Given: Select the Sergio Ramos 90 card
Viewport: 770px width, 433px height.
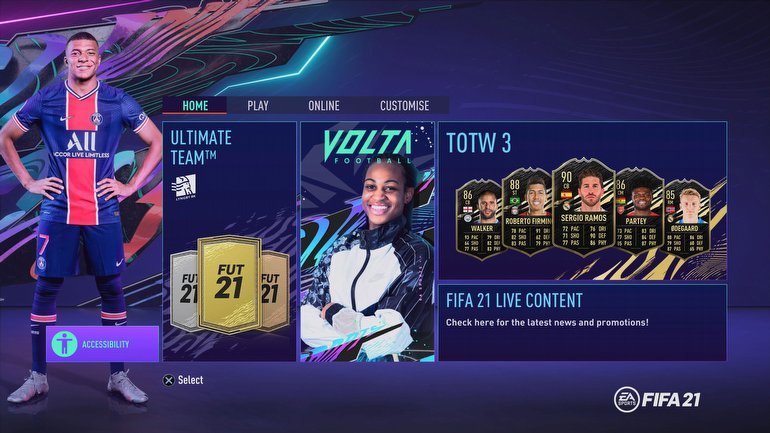Looking at the screenshot, I should tap(583, 208).
